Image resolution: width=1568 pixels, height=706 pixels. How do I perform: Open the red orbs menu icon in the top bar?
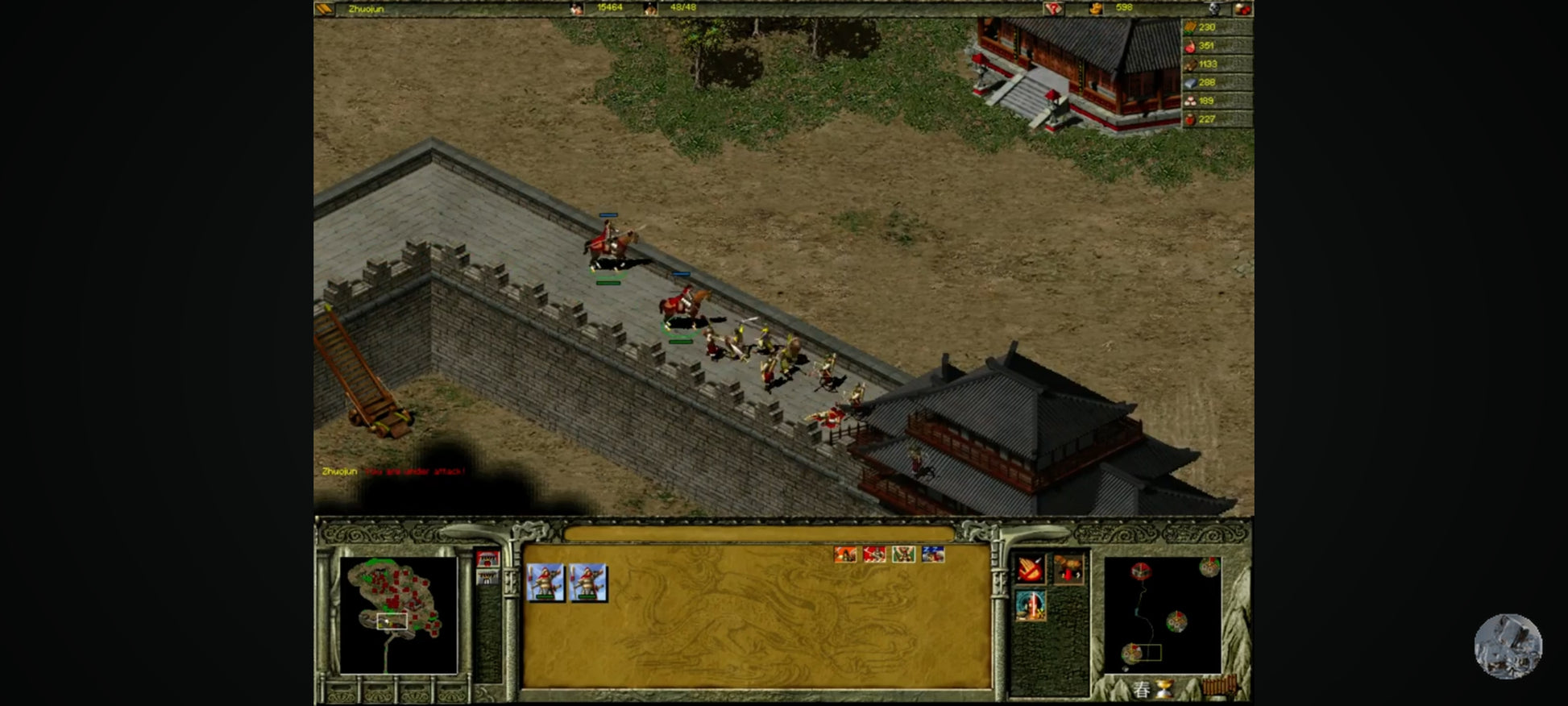[1242, 9]
